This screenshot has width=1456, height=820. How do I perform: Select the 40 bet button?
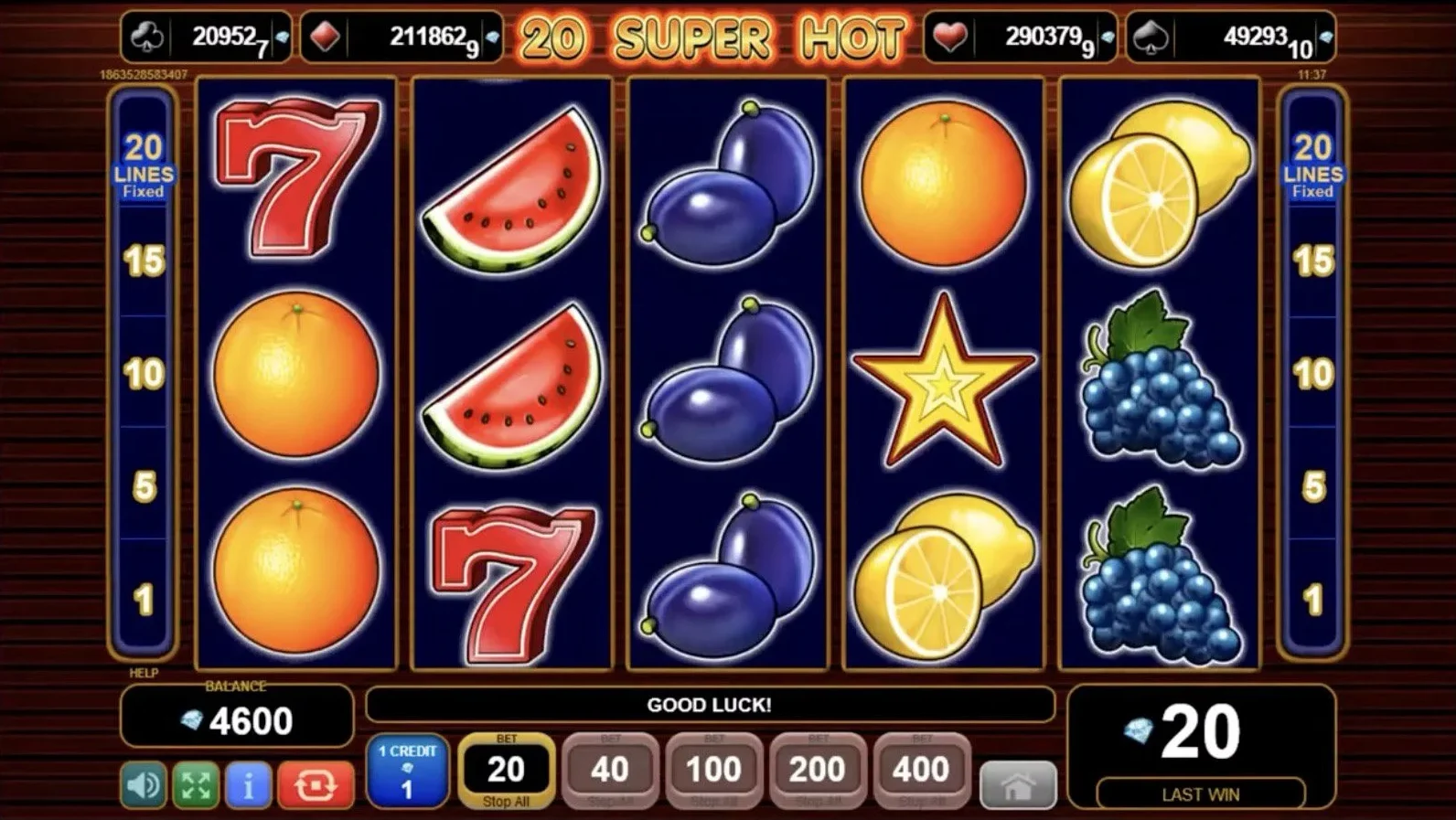pyautogui.click(x=610, y=770)
